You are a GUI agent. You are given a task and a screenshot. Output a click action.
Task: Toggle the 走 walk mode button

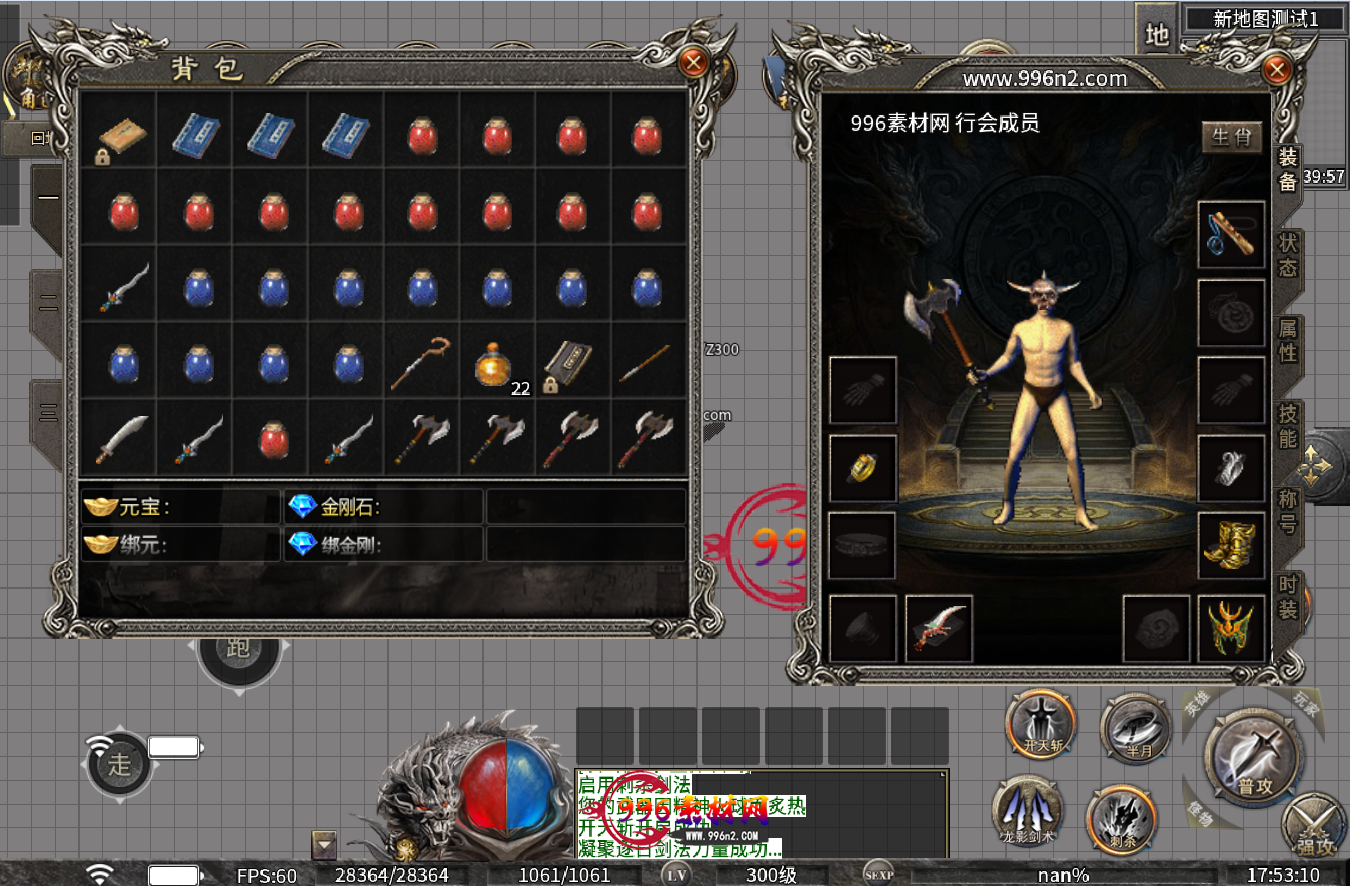pyautogui.click(x=120, y=765)
